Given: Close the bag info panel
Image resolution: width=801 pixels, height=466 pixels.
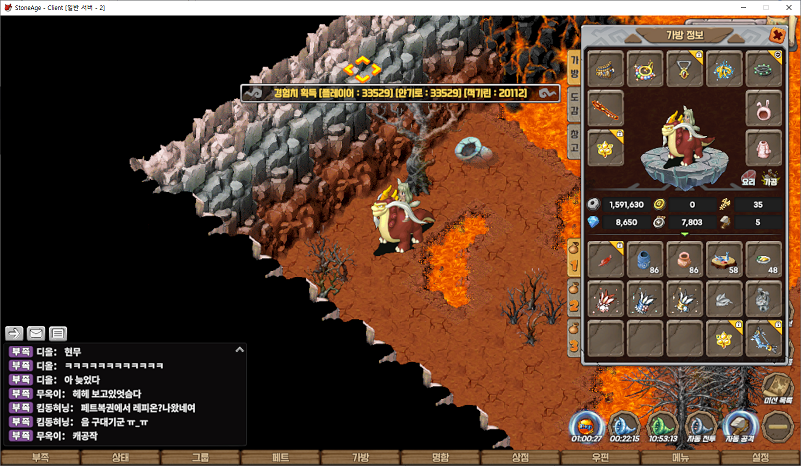Looking at the screenshot, I should tap(777, 34).
